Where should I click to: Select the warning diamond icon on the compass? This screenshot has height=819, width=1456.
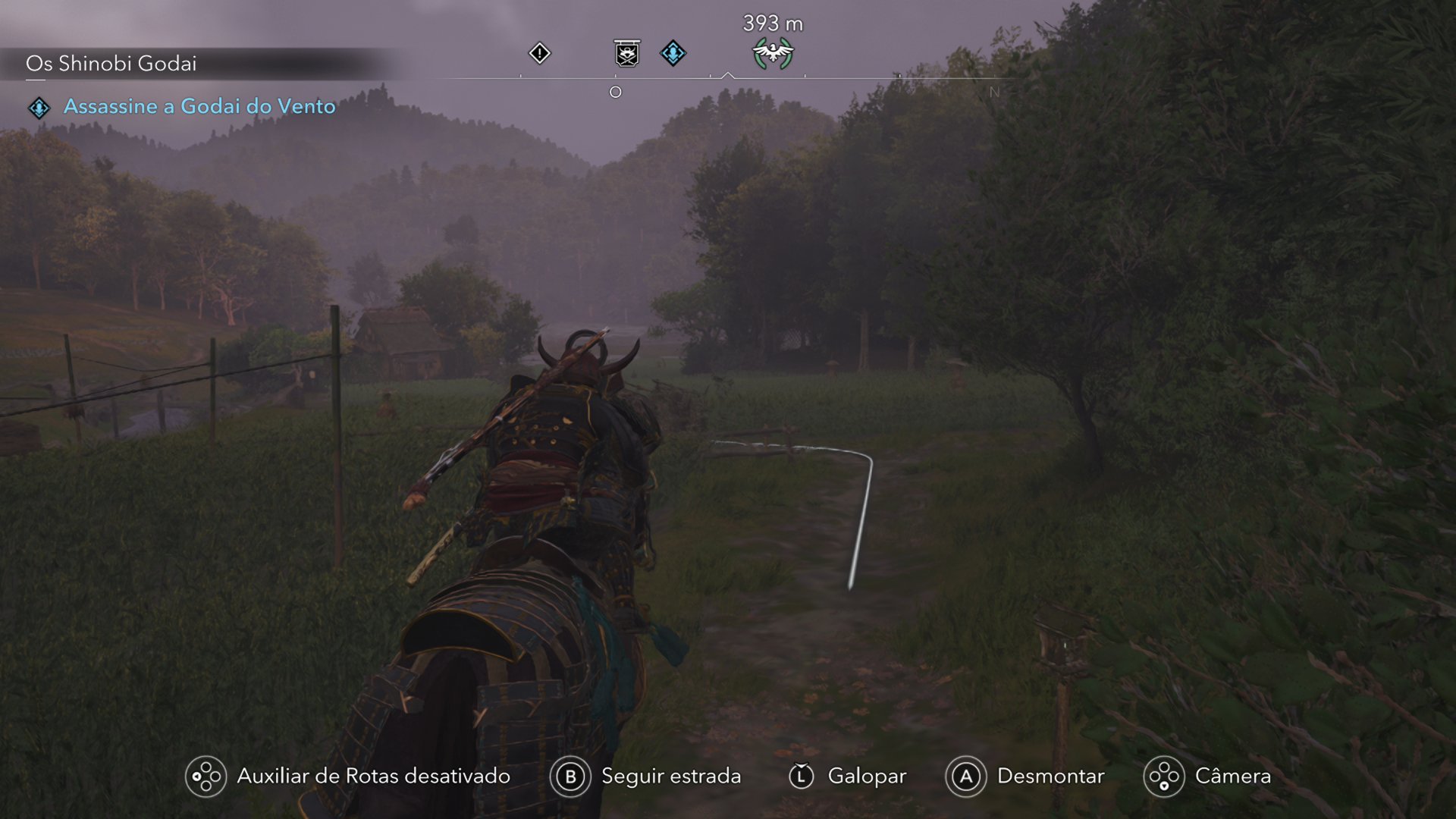coord(540,53)
